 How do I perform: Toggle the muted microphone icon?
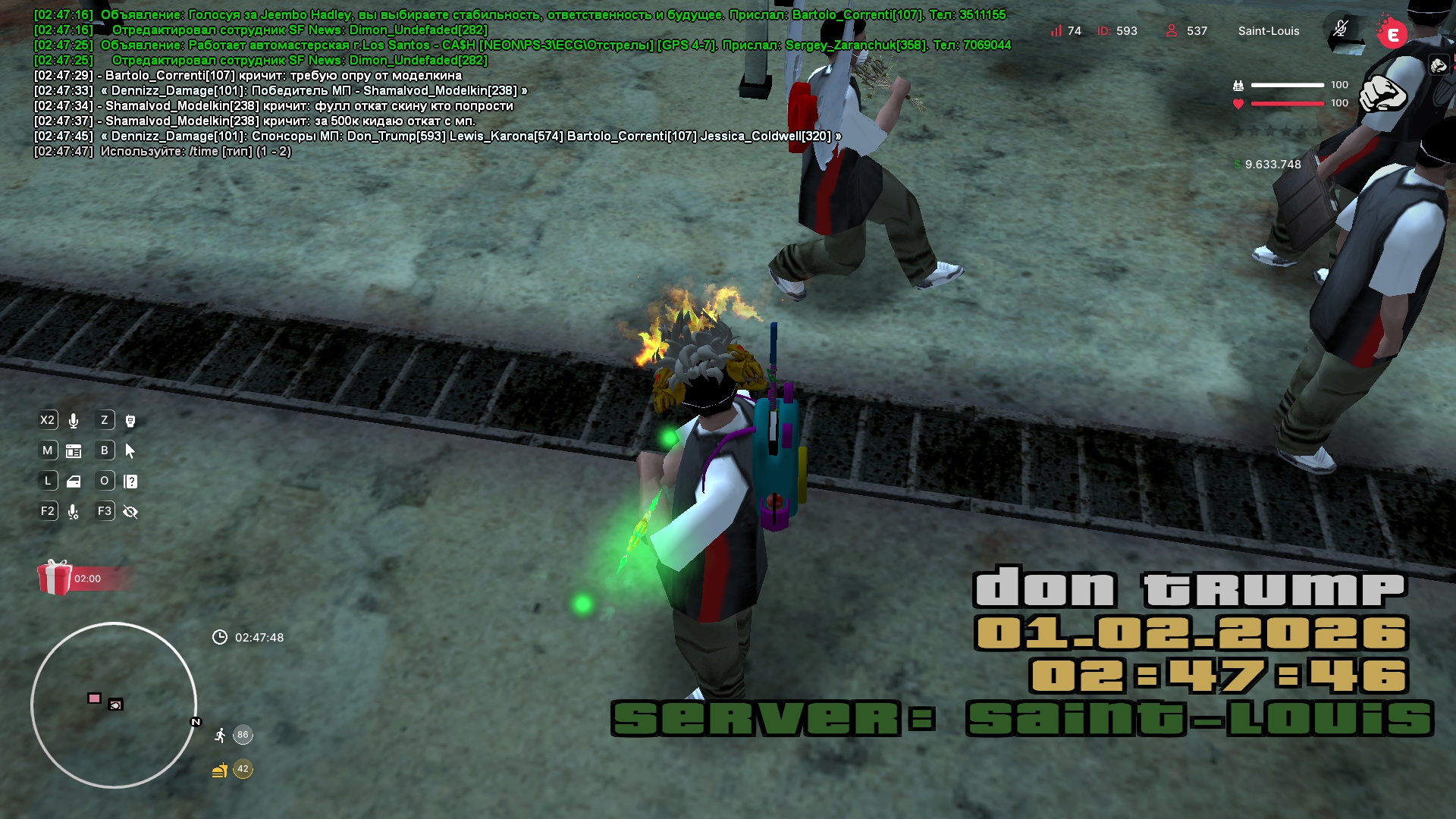click(x=1340, y=30)
